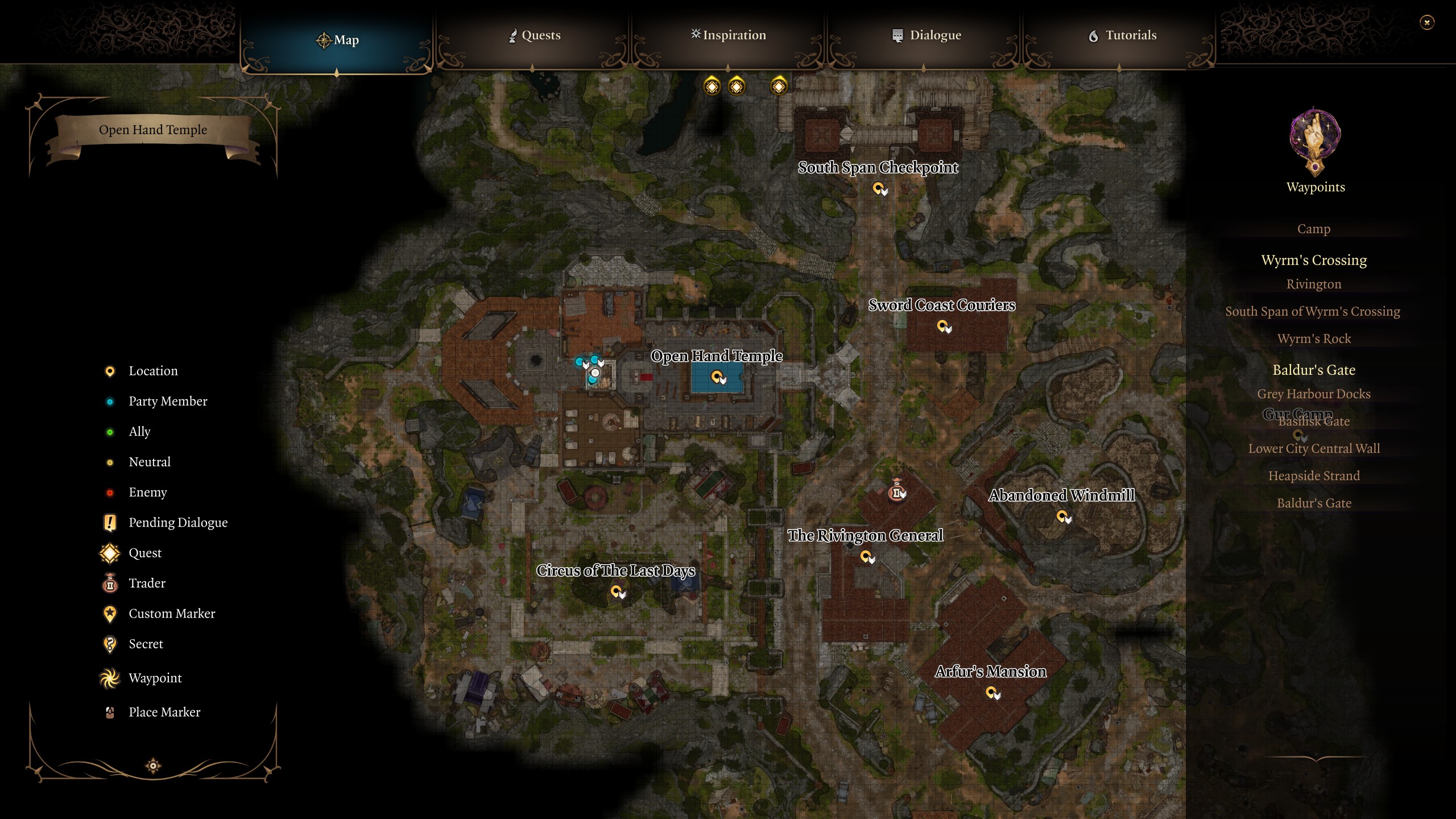
Task: Click the South Span Checkpoint marker
Action: coord(880,189)
